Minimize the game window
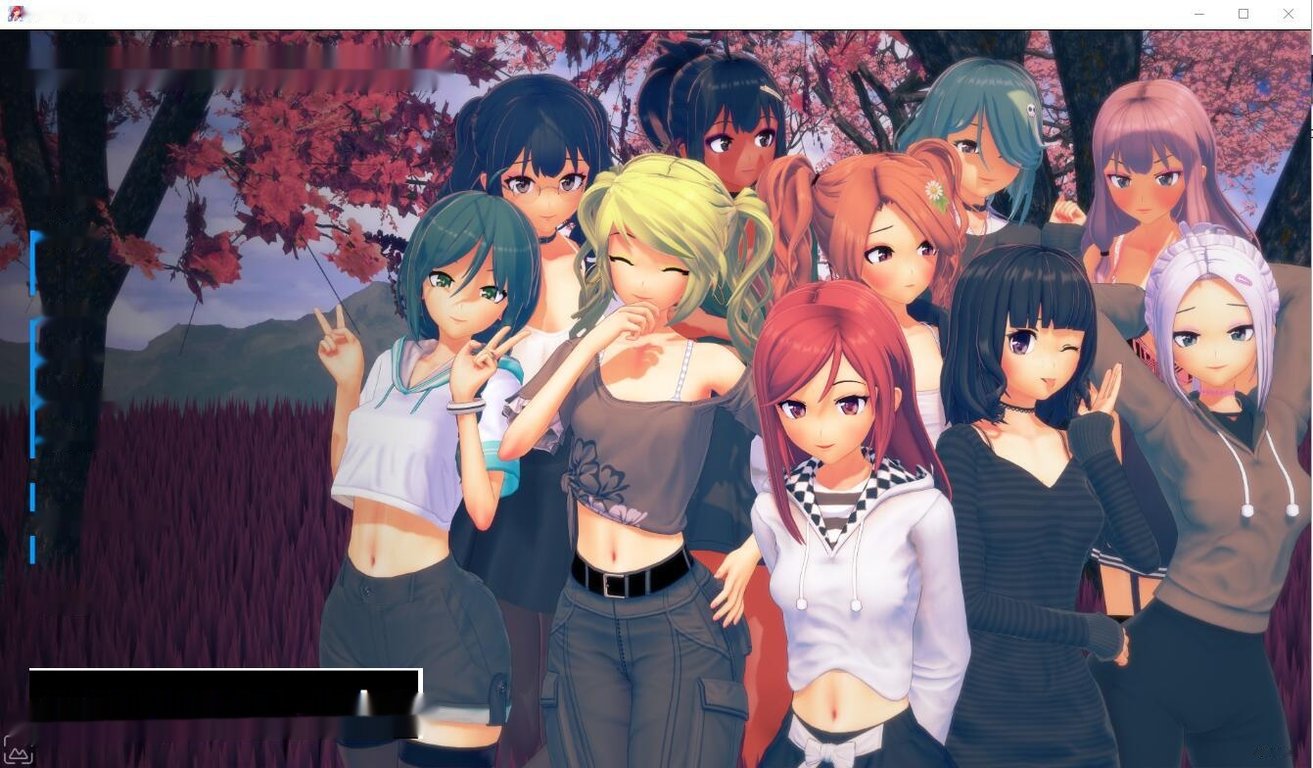1313x768 pixels. click(1198, 13)
